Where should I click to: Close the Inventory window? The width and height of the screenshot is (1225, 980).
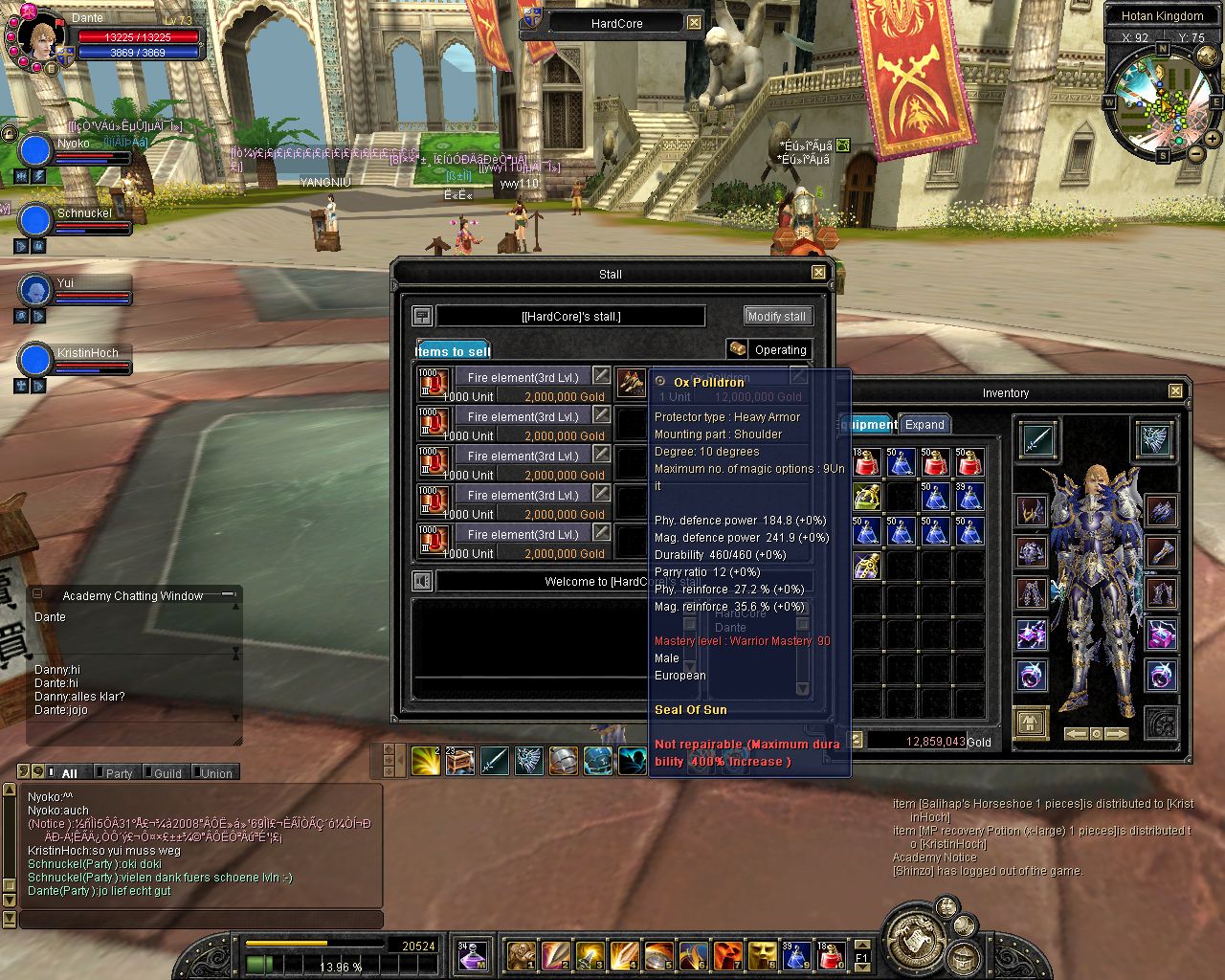[x=1175, y=391]
